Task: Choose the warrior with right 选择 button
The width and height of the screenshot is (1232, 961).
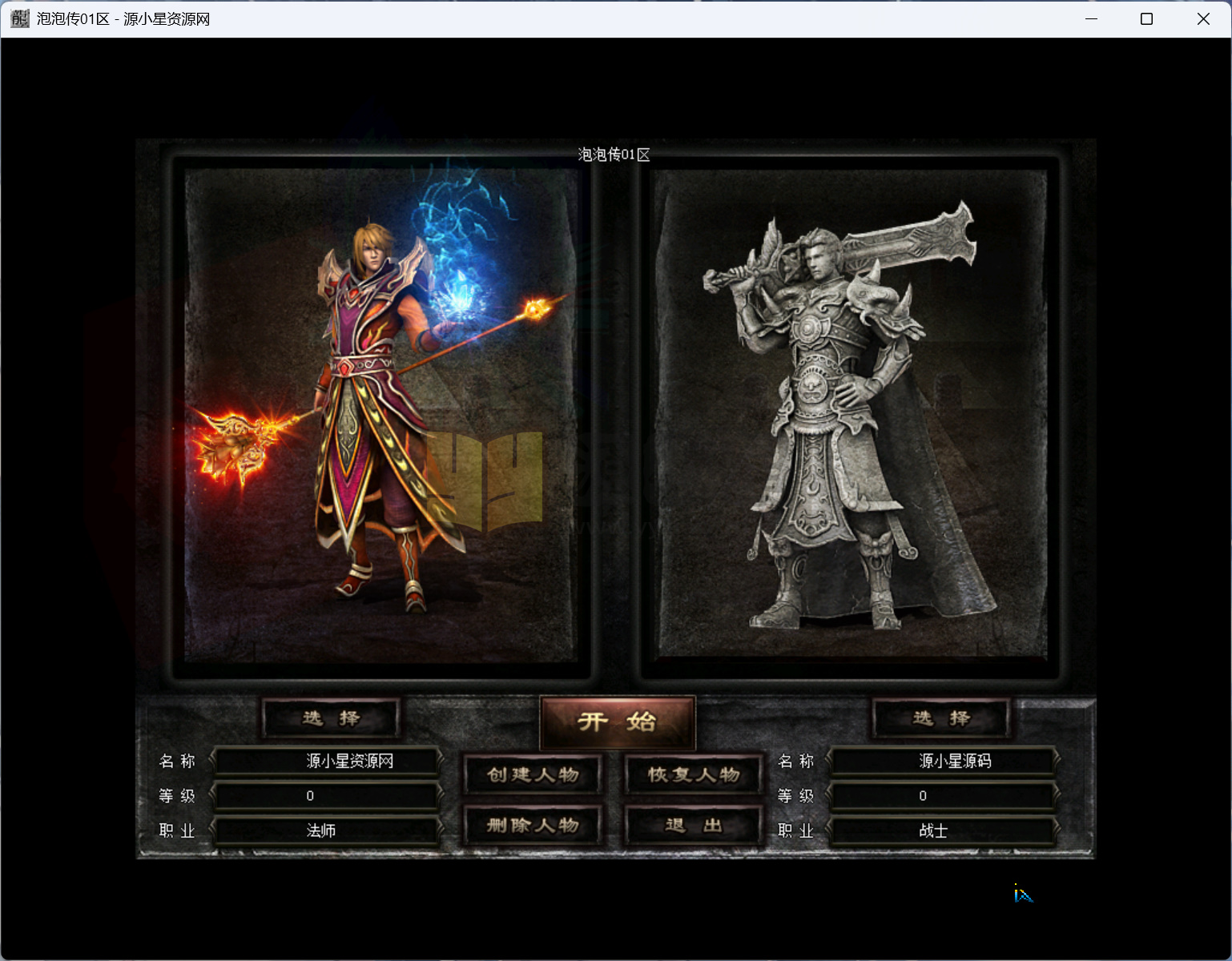Action: click(941, 718)
